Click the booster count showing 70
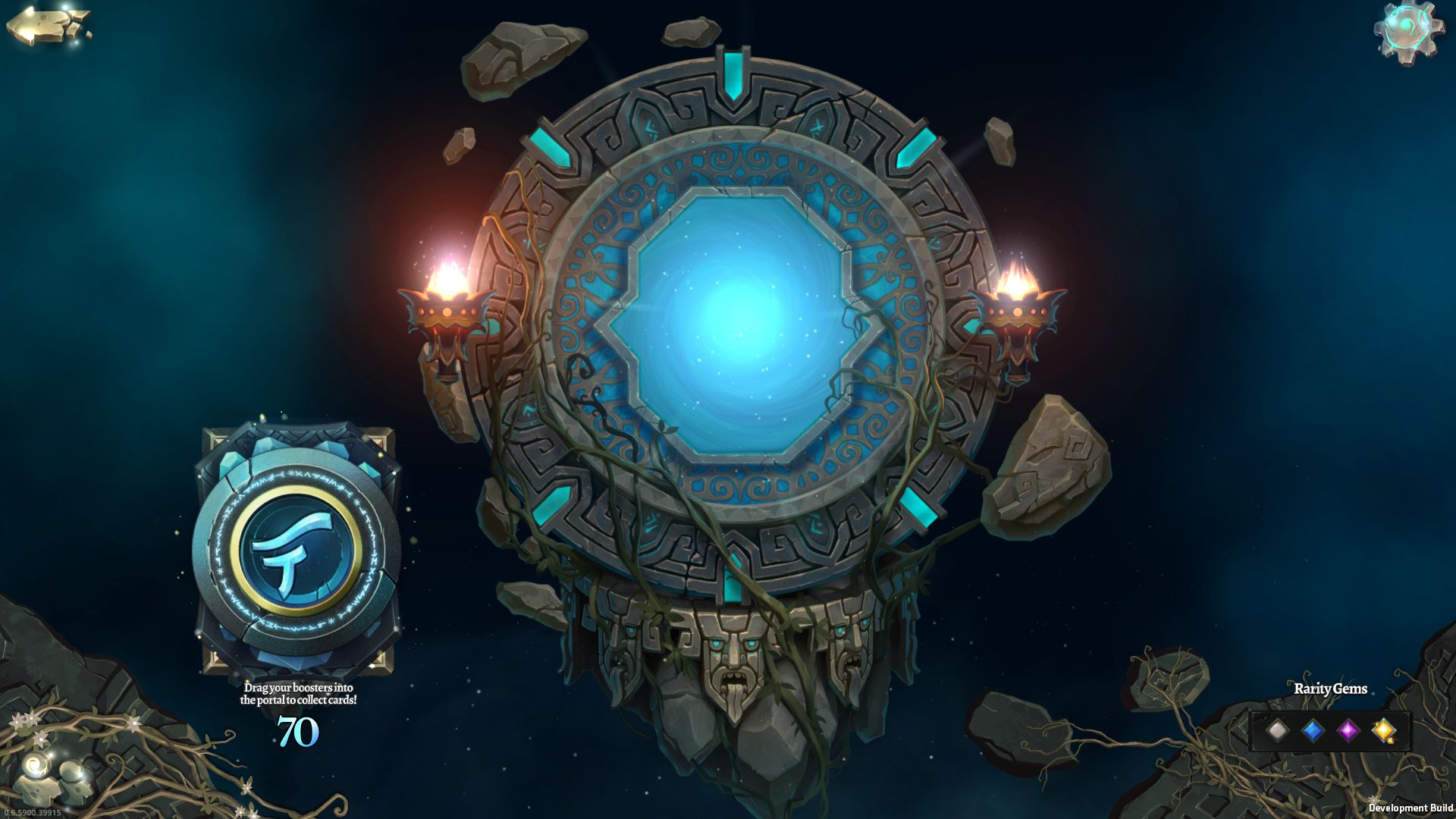This screenshot has width=1456, height=819. (300, 733)
